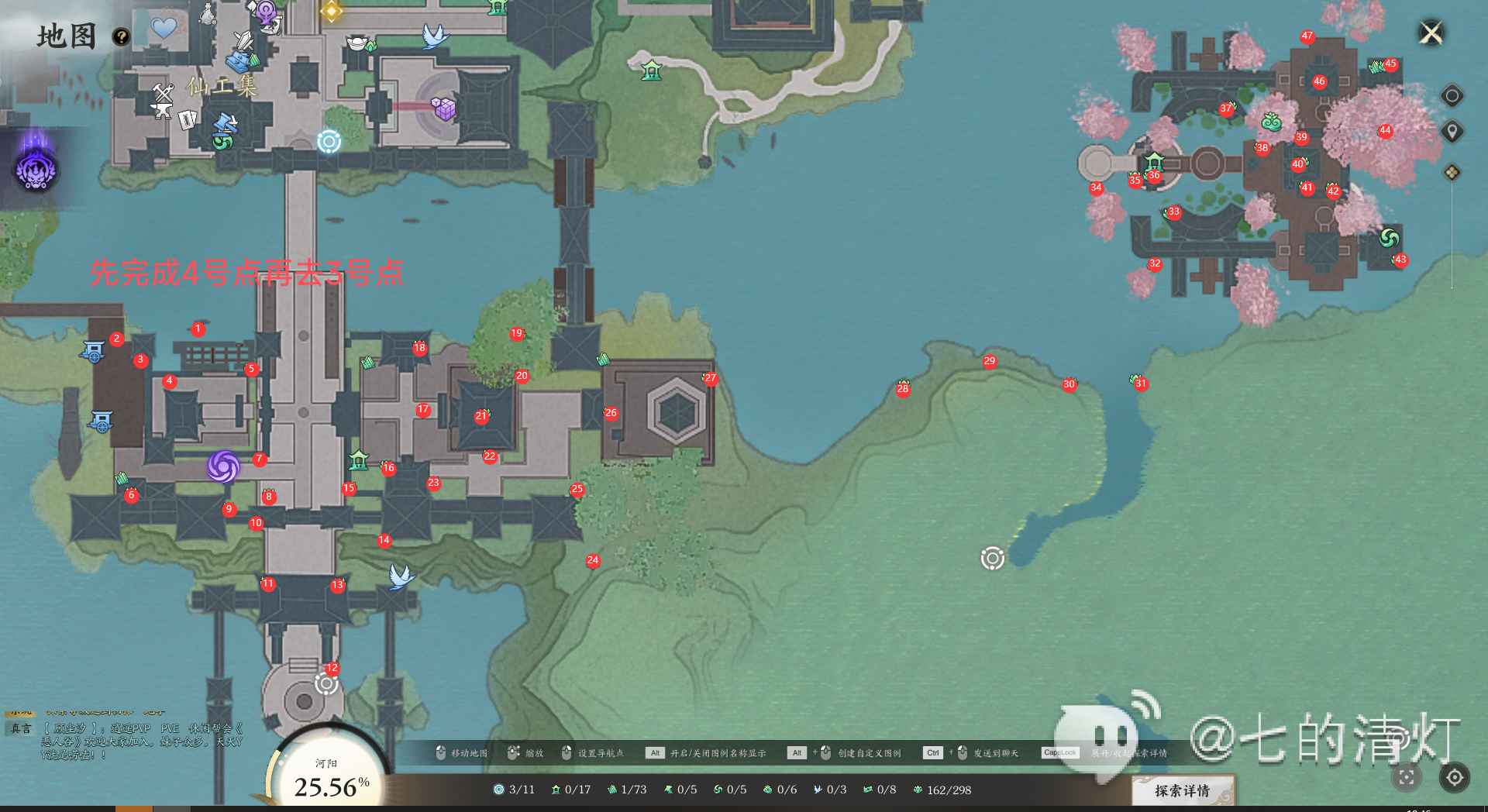Open the map help question mark

[121, 36]
